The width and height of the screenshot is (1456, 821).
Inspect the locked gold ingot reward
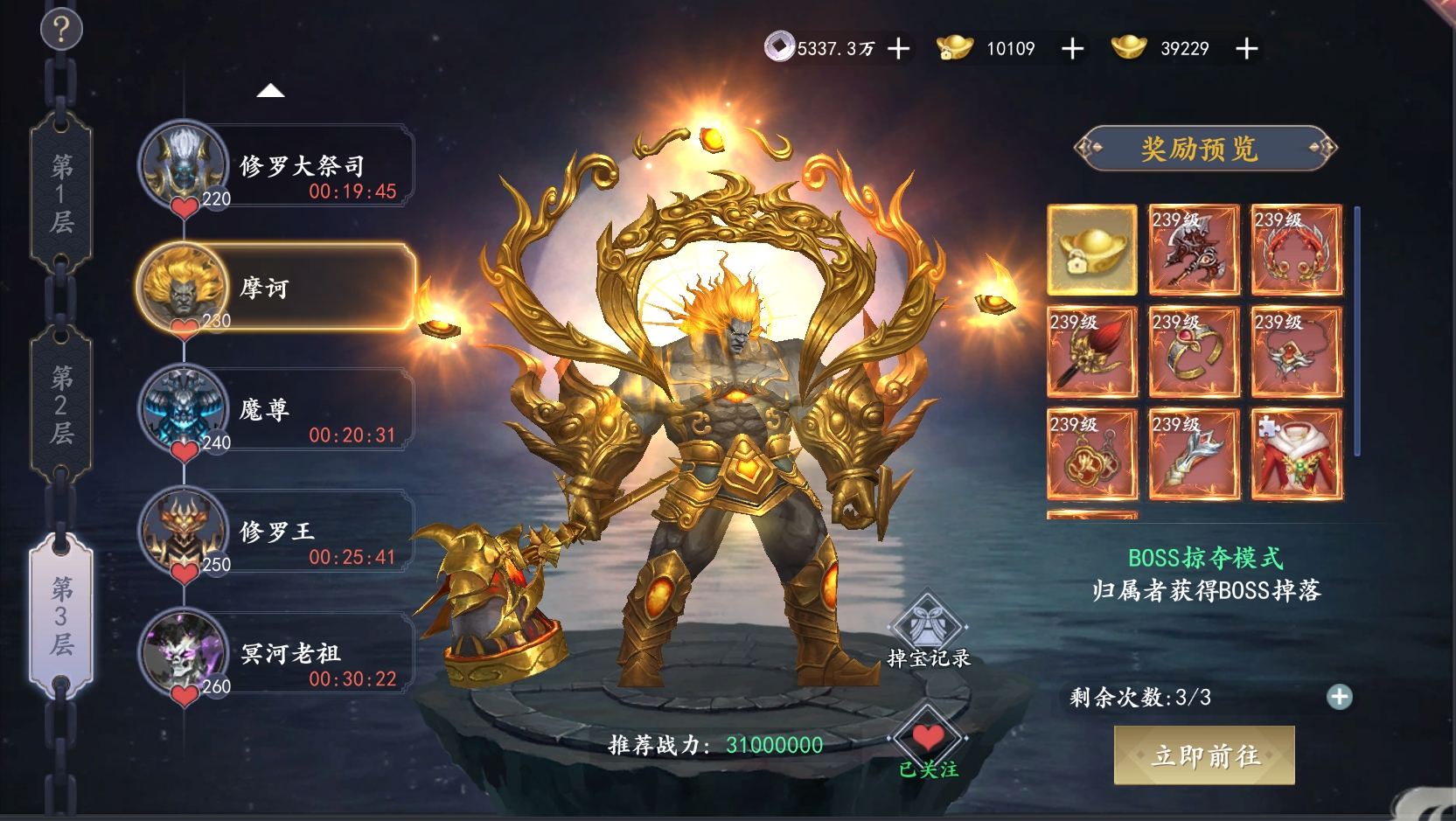1092,250
